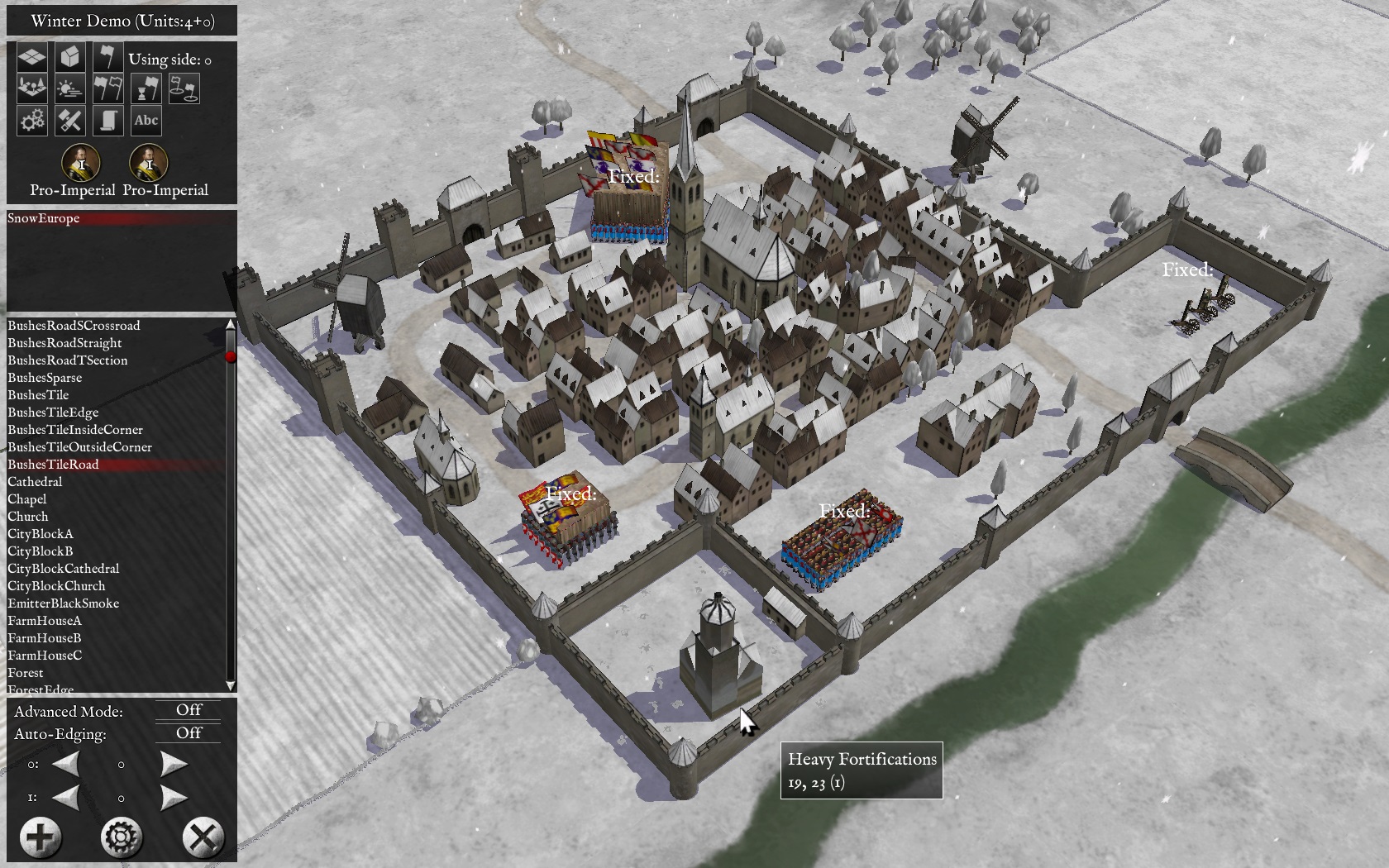This screenshot has height=868, width=1389.
Task: Open the sun weather settings tool
Action: pyautogui.click(x=70, y=89)
